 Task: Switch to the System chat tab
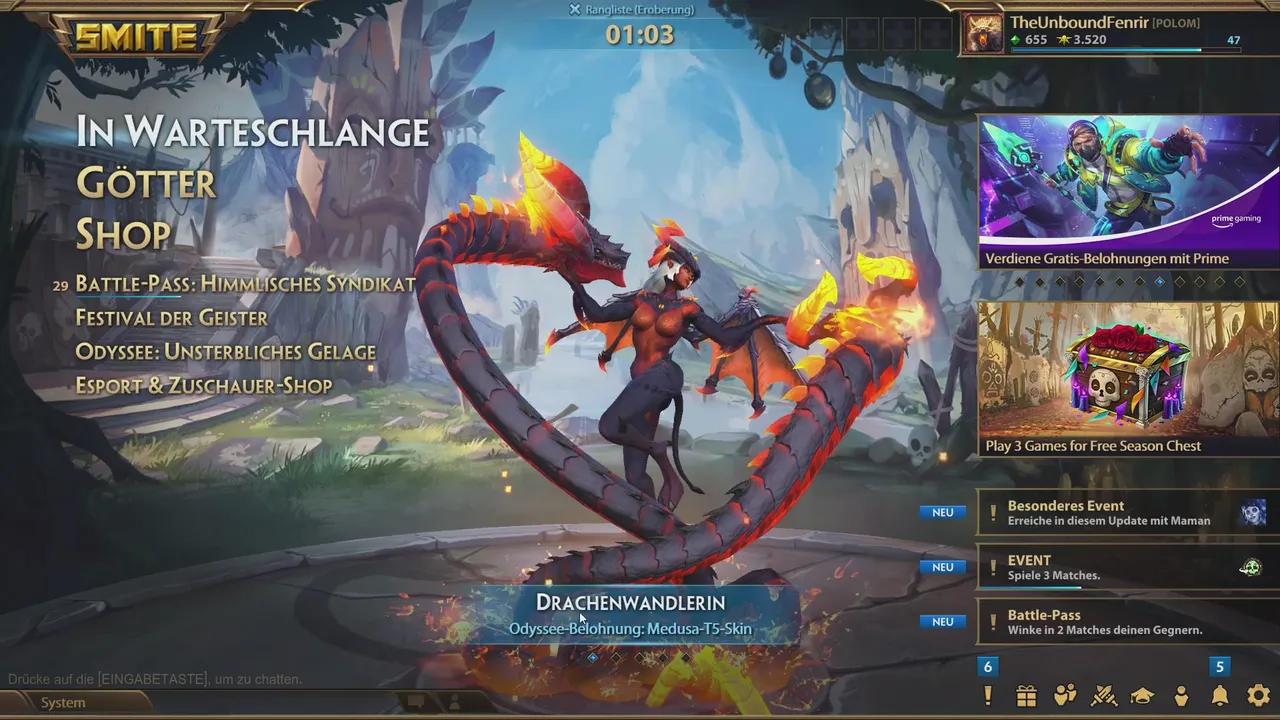coord(62,702)
